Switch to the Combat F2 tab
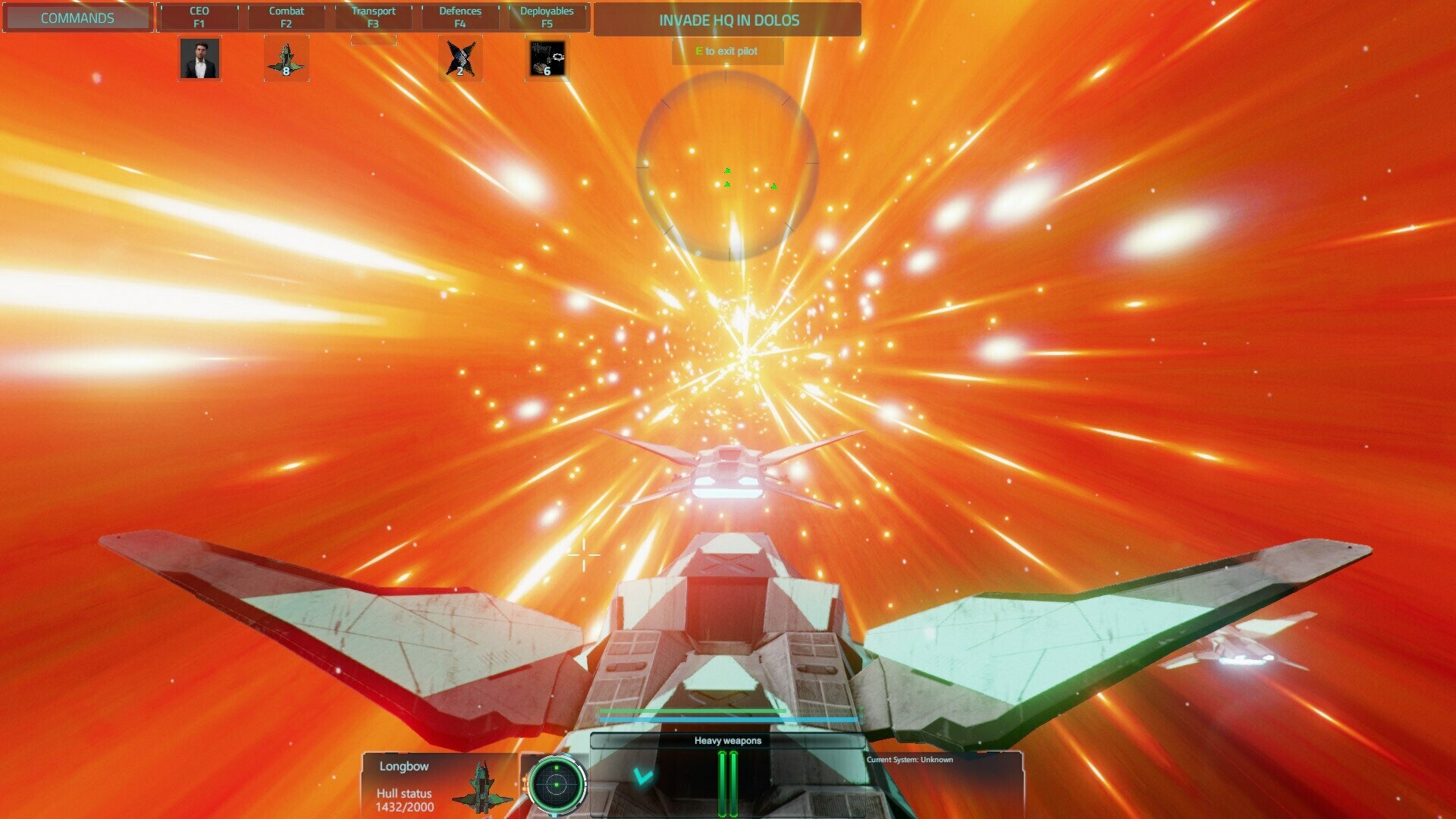The height and width of the screenshot is (819, 1456). click(286, 16)
